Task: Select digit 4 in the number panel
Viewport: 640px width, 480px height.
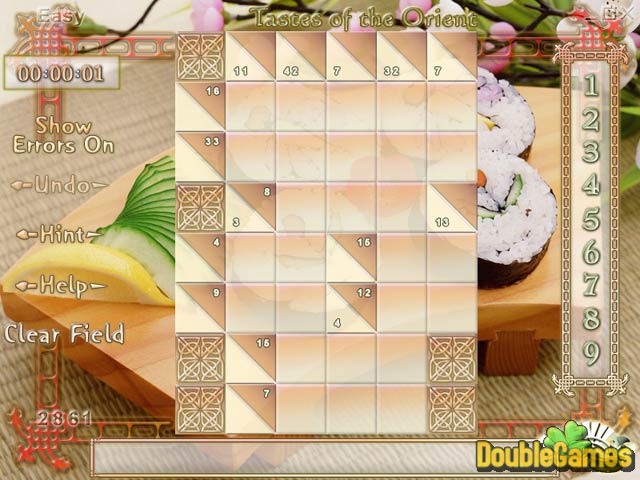Action: (591, 185)
